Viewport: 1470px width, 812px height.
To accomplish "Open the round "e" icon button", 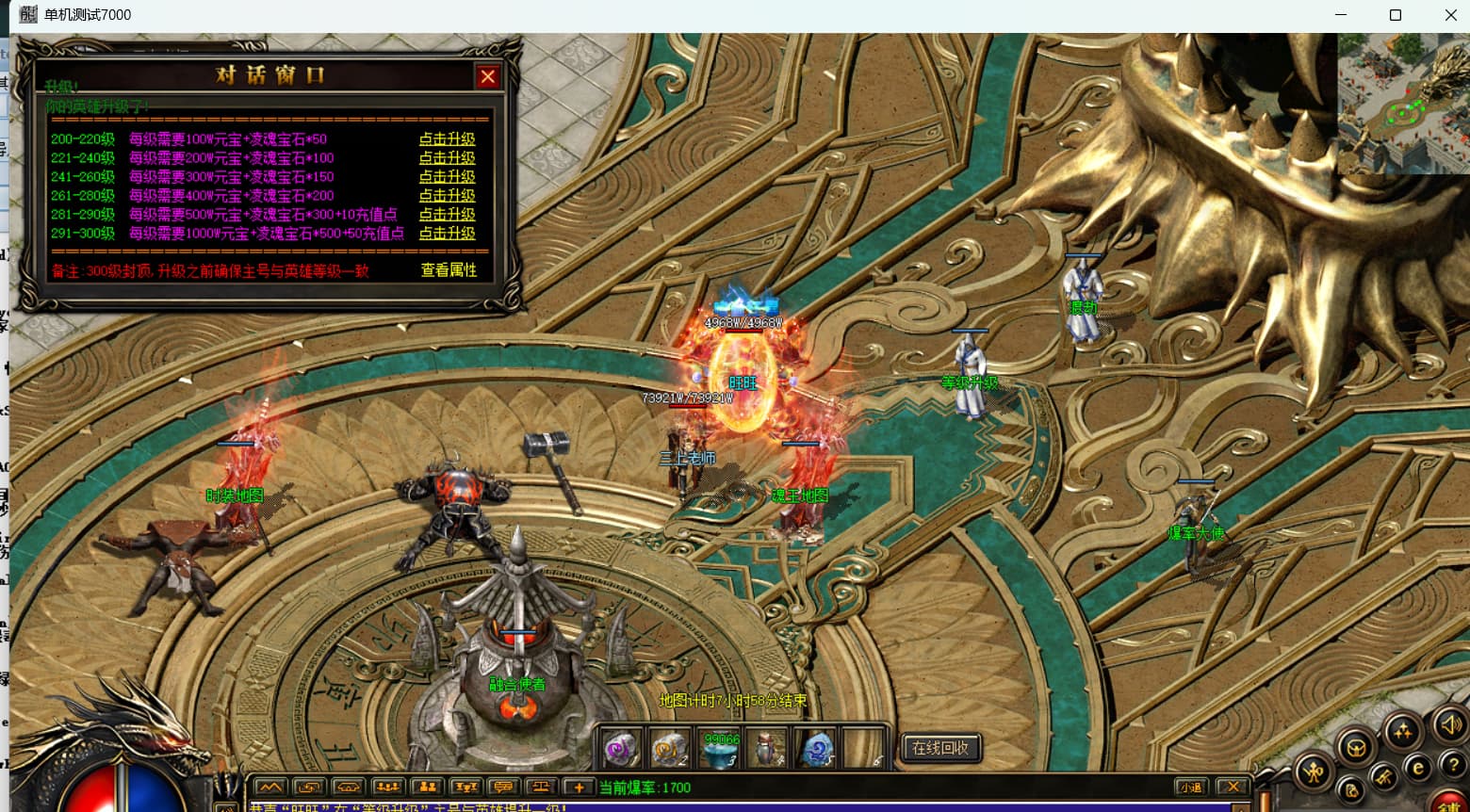I will 1417,769.
